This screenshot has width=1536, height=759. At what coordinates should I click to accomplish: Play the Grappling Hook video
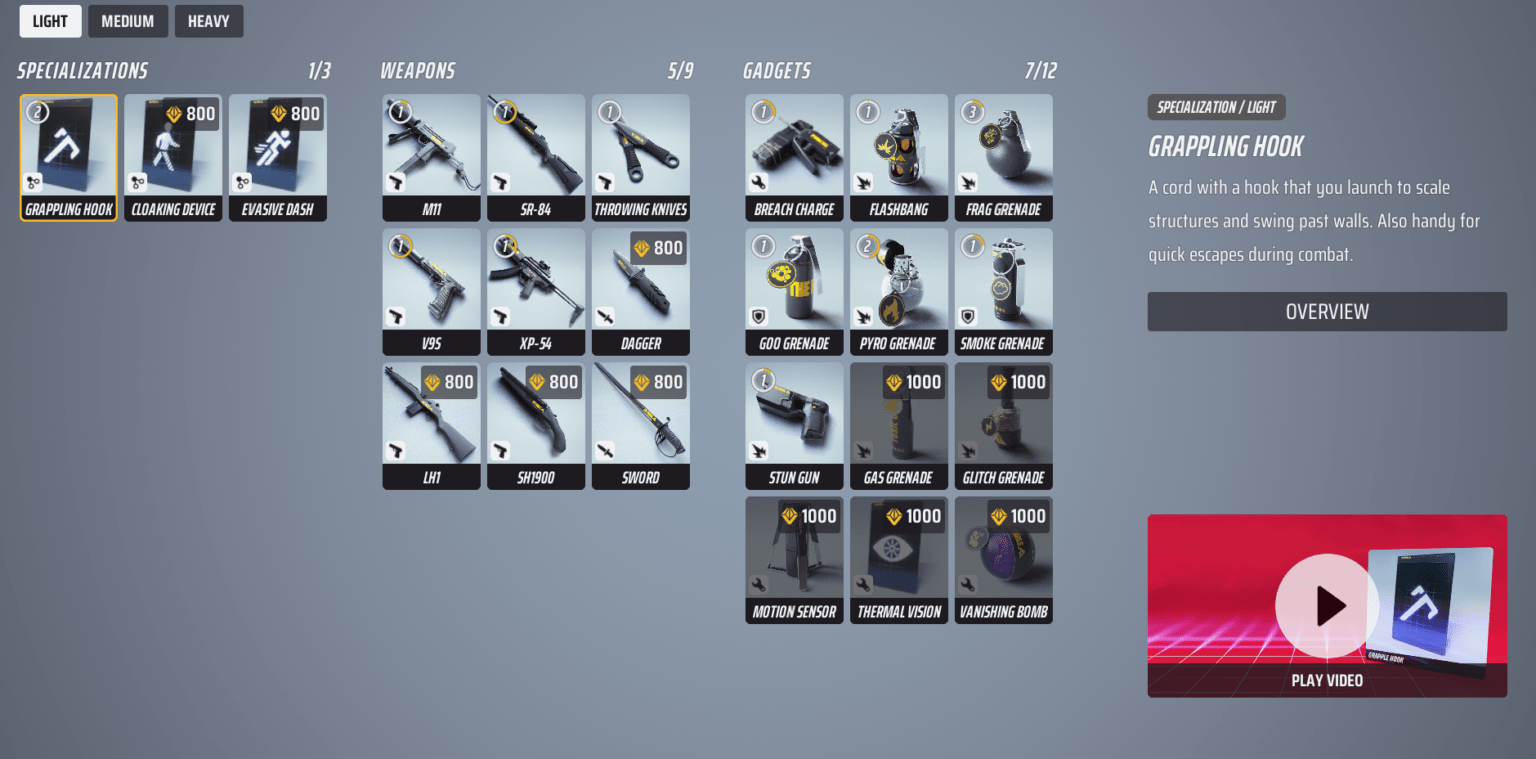(1326, 680)
